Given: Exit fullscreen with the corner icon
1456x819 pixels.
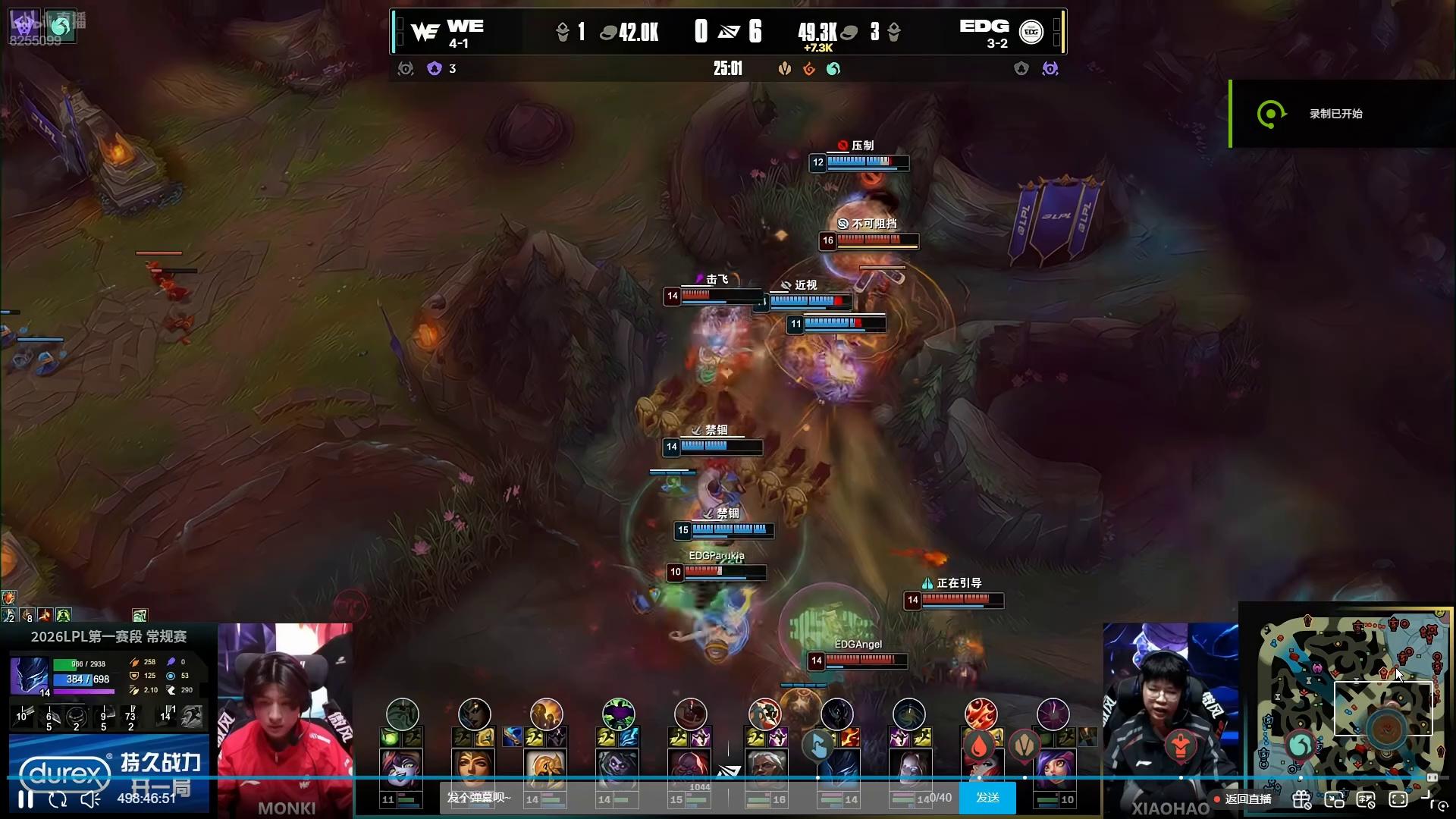Looking at the screenshot, I should [1429, 798].
